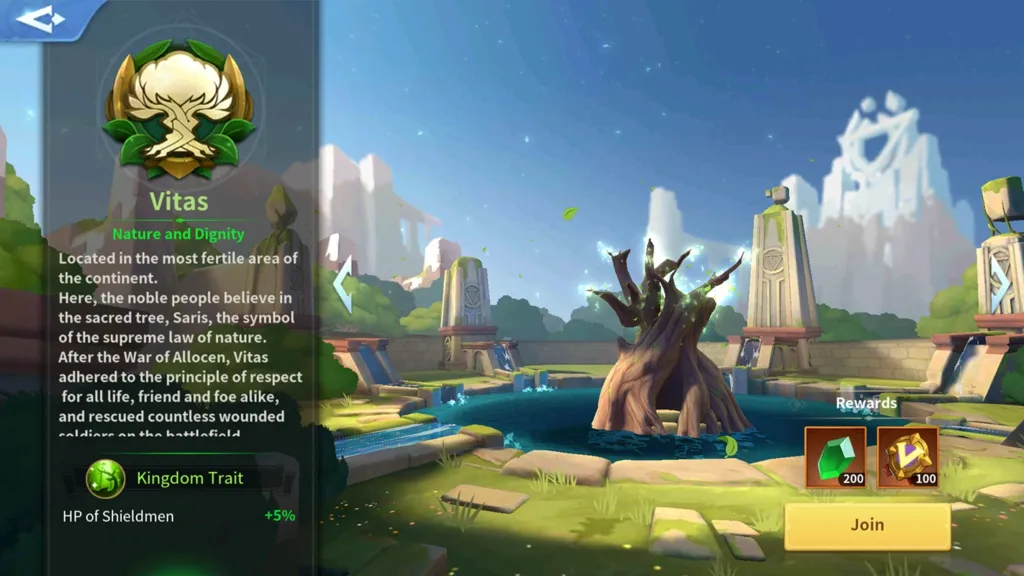Show the next kingdom with right arrow

point(1001,284)
